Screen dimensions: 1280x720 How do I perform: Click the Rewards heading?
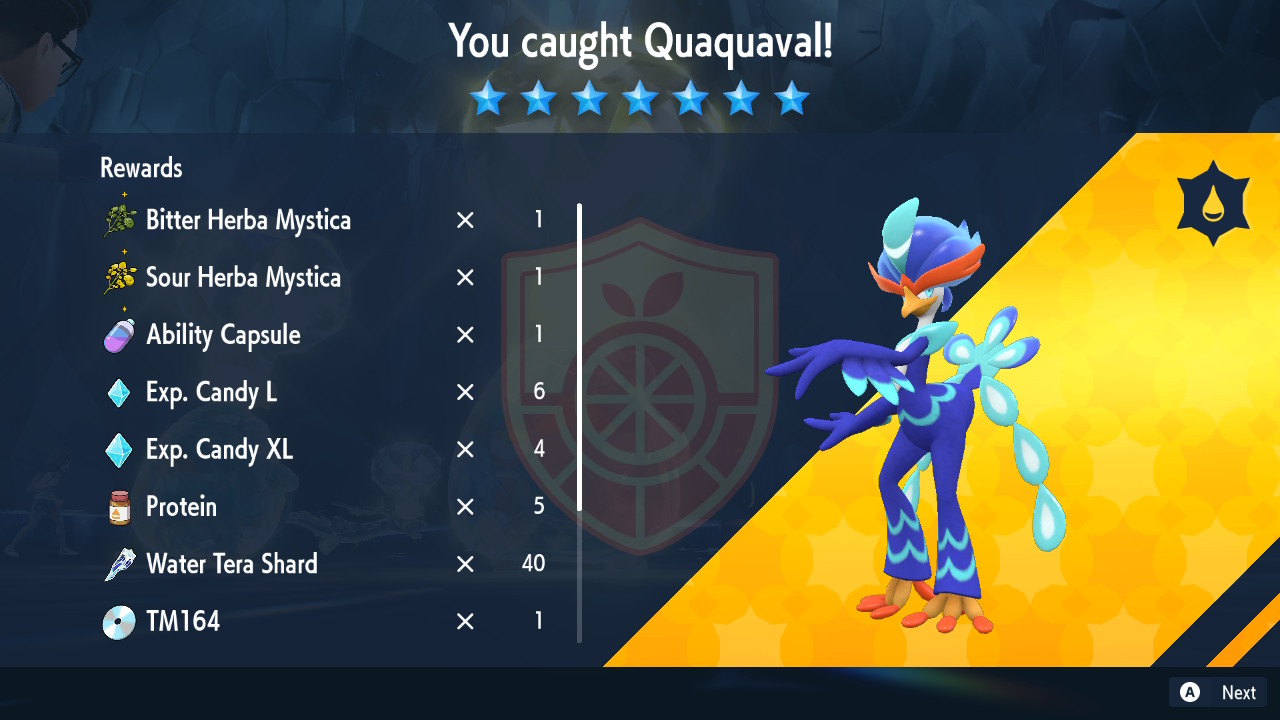[140, 168]
